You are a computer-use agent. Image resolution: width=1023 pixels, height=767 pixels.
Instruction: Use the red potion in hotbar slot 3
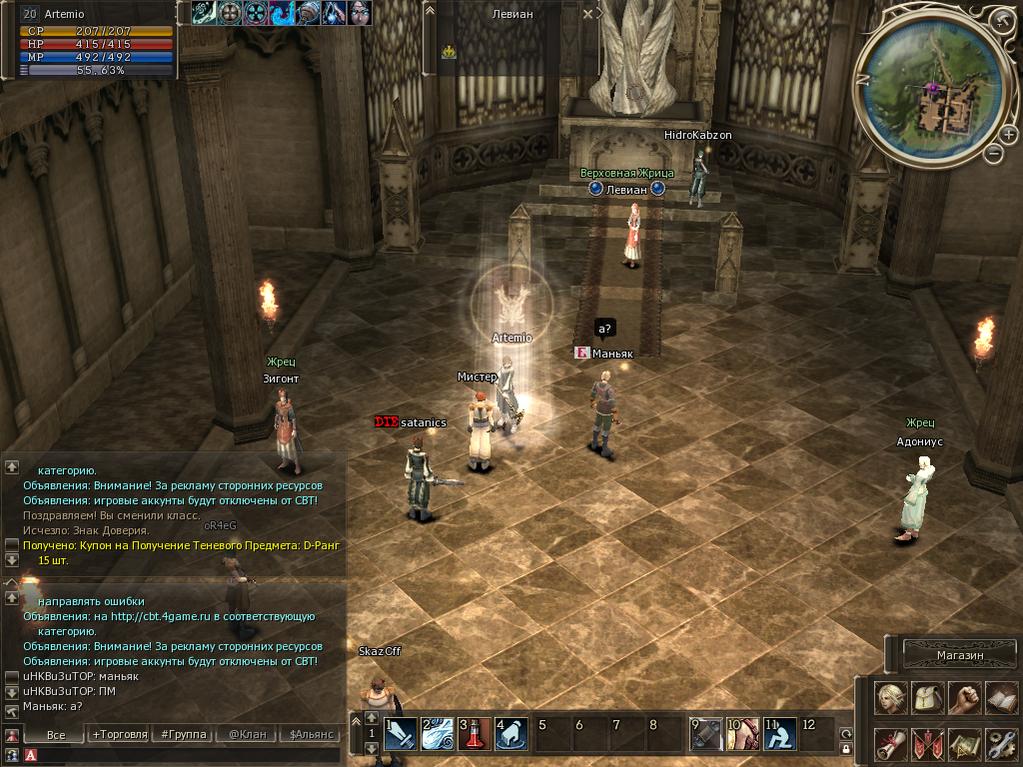474,735
